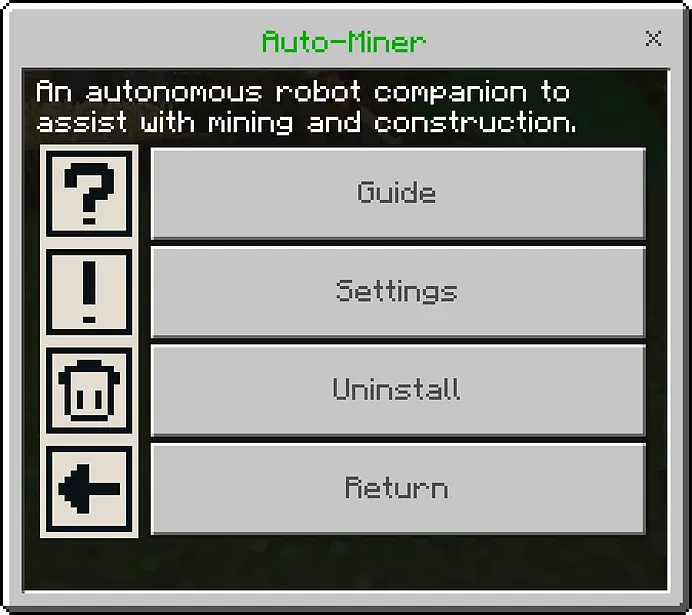Click the exclamation mark icon

click(x=89, y=291)
